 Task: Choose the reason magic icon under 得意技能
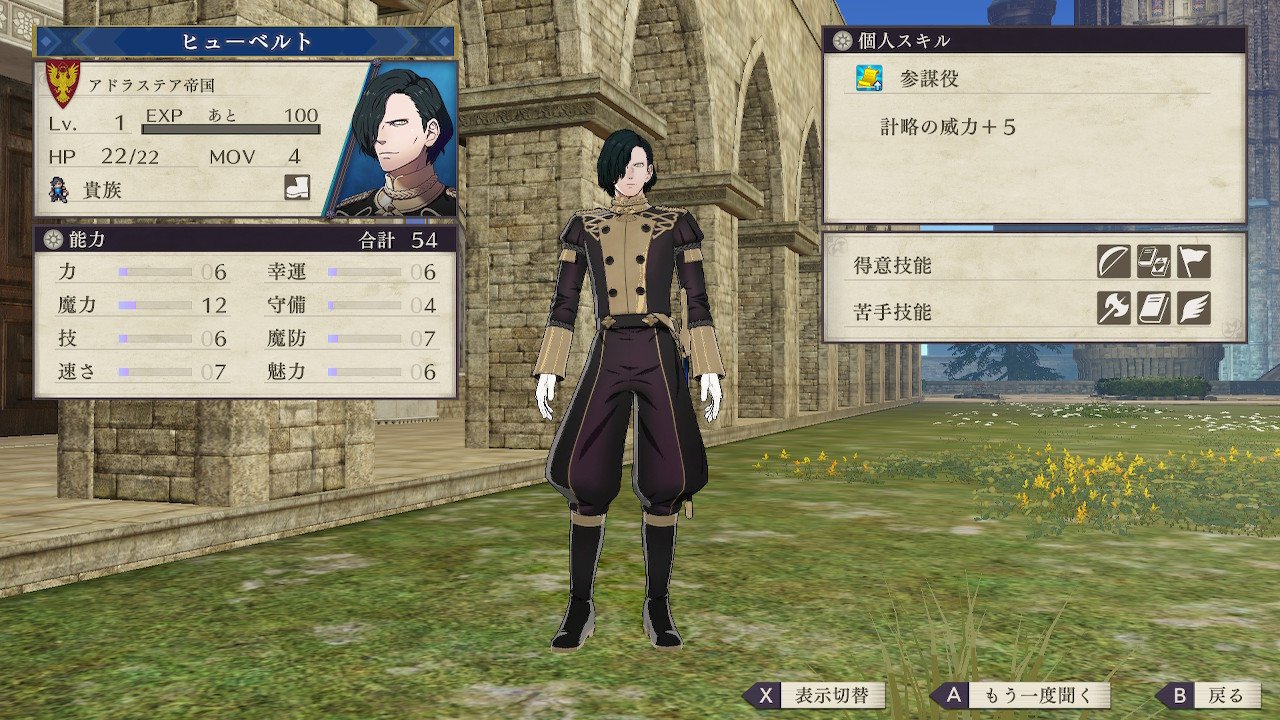point(1153,263)
